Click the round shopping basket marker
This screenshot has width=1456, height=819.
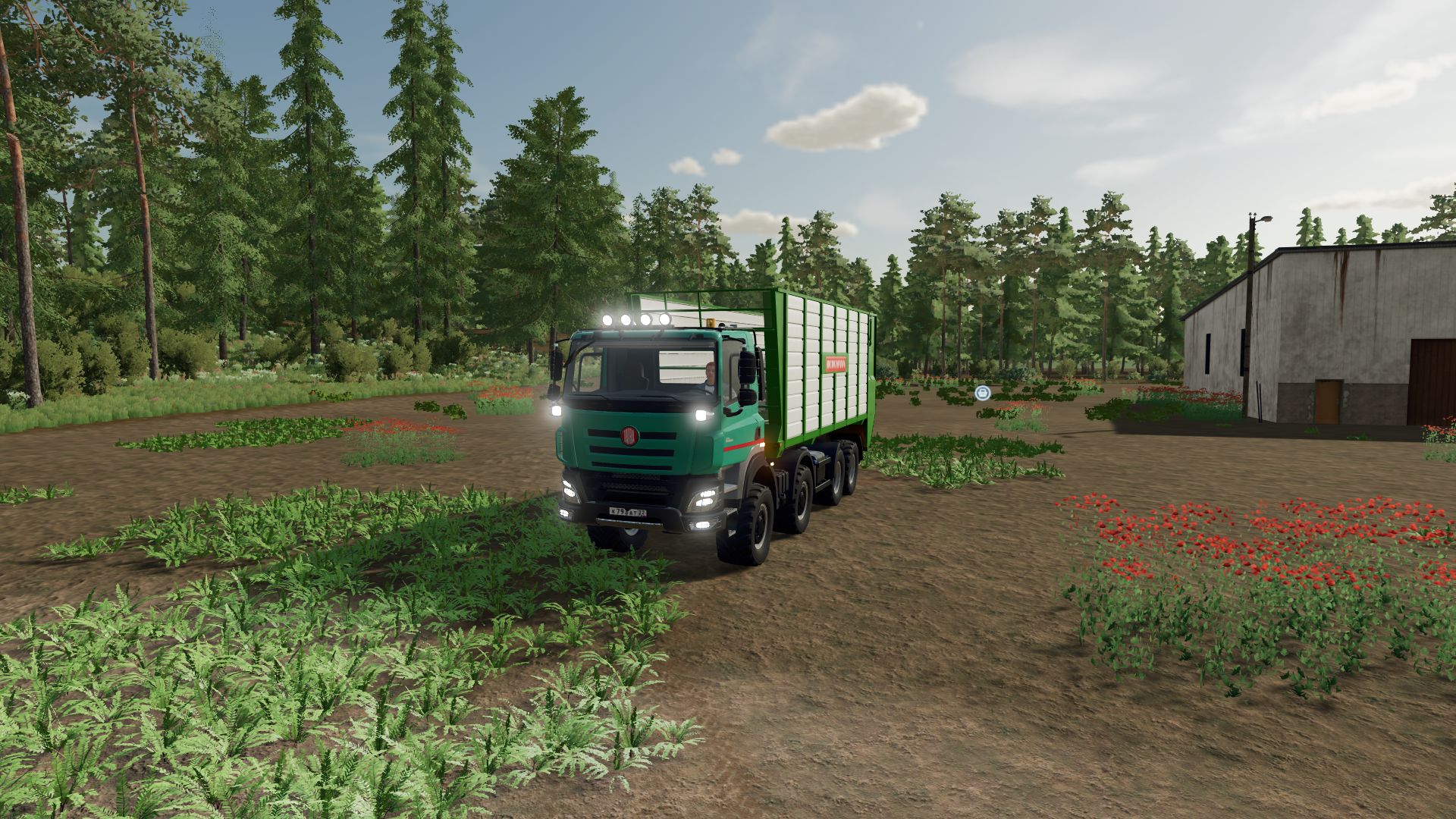pyautogui.click(x=983, y=392)
